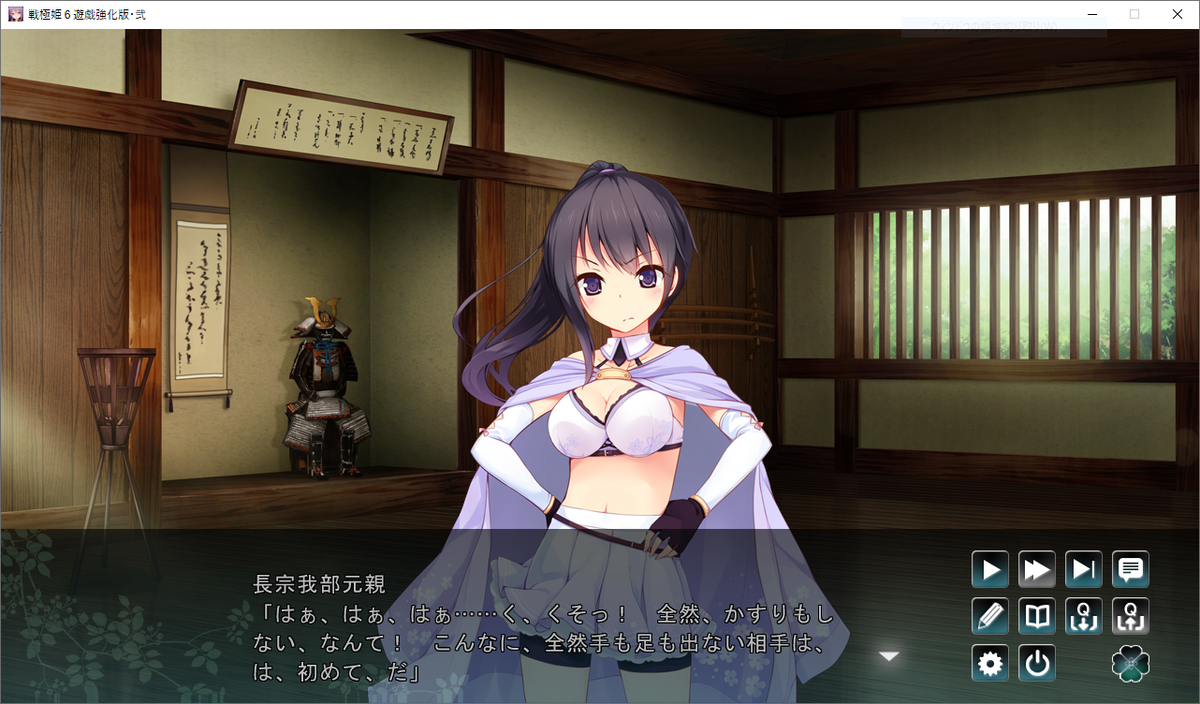Close the game window
The height and width of the screenshot is (704, 1200).
click(x=1176, y=14)
